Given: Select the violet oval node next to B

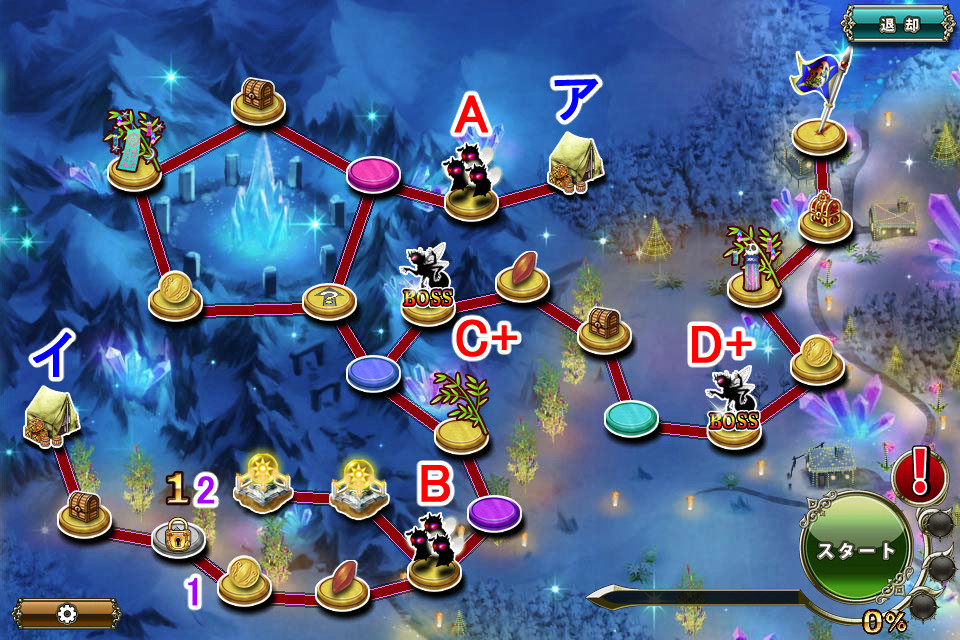Looking at the screenshot, I should coord(494,511).
